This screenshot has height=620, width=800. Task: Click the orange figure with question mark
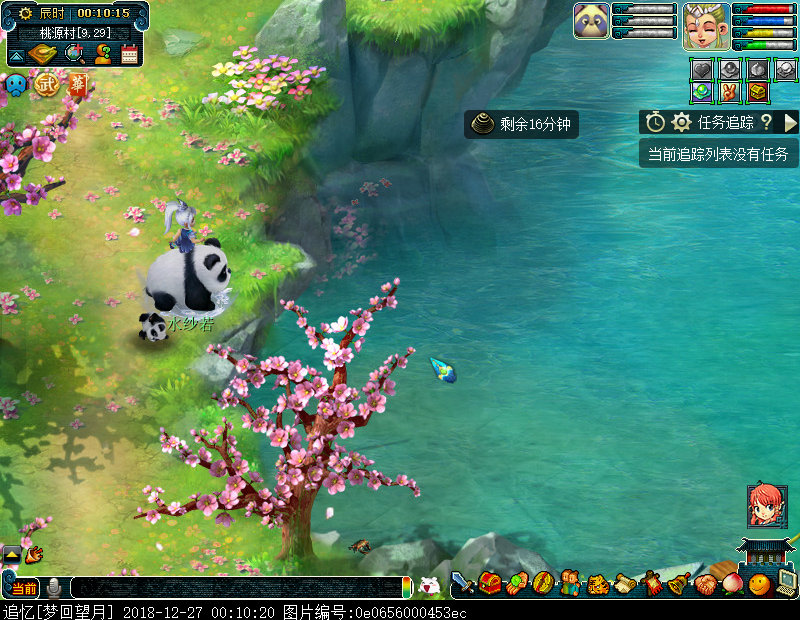(x=102, y=54)
